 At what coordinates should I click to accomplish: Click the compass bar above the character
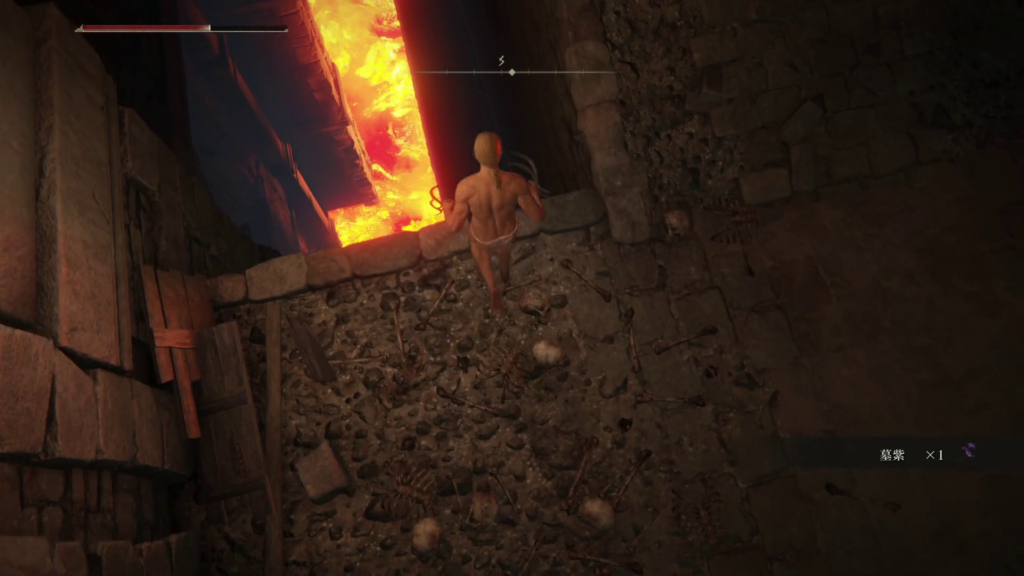[x=512, y=71]
